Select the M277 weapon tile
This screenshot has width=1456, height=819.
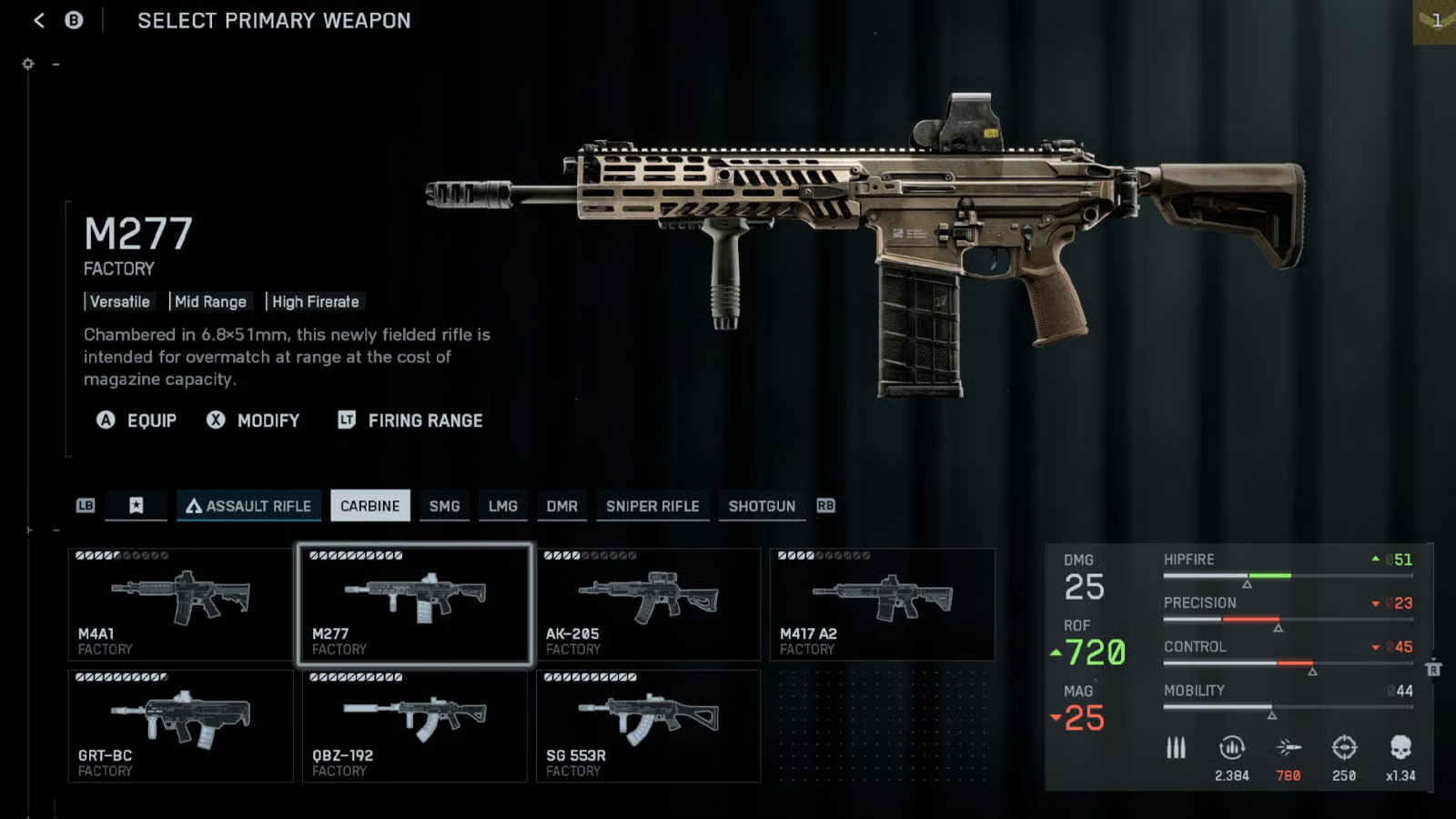coord(414,604)
